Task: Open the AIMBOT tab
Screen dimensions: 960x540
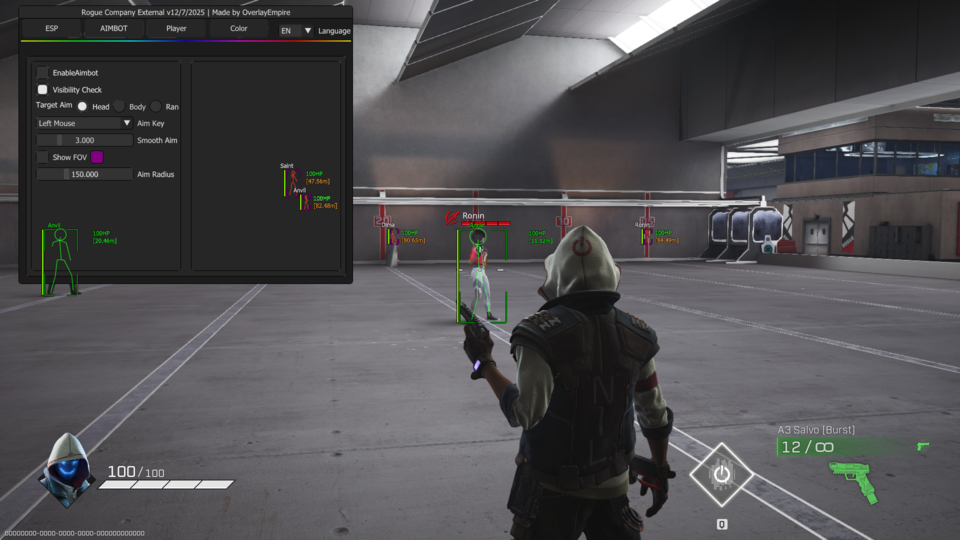Action: (113, 29)
